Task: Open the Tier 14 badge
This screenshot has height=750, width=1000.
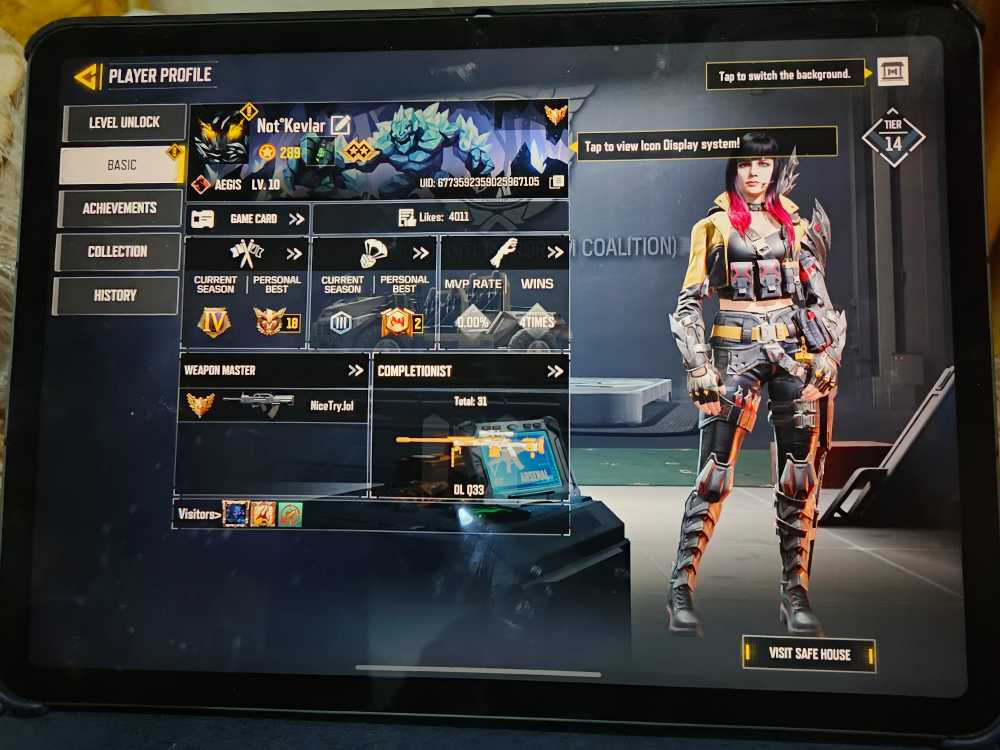Action: coord(892,138)
